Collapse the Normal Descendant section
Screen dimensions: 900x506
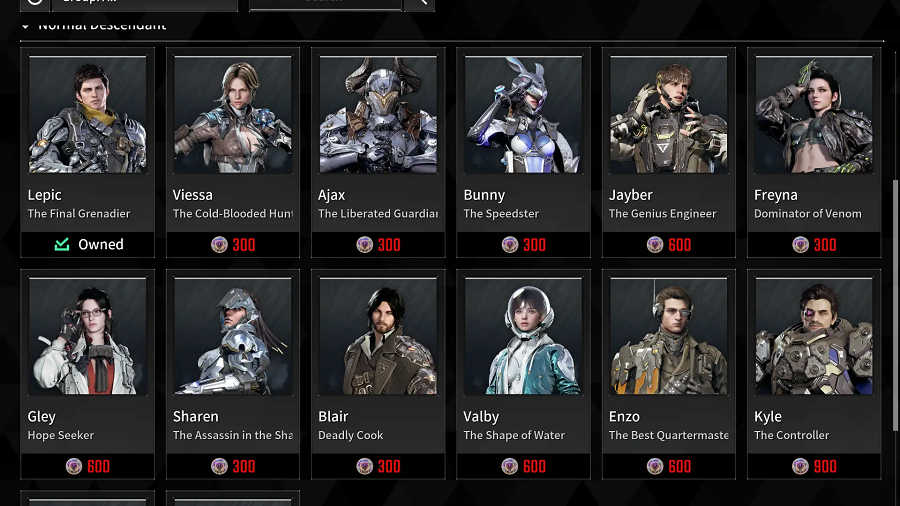tap(26, 26)
